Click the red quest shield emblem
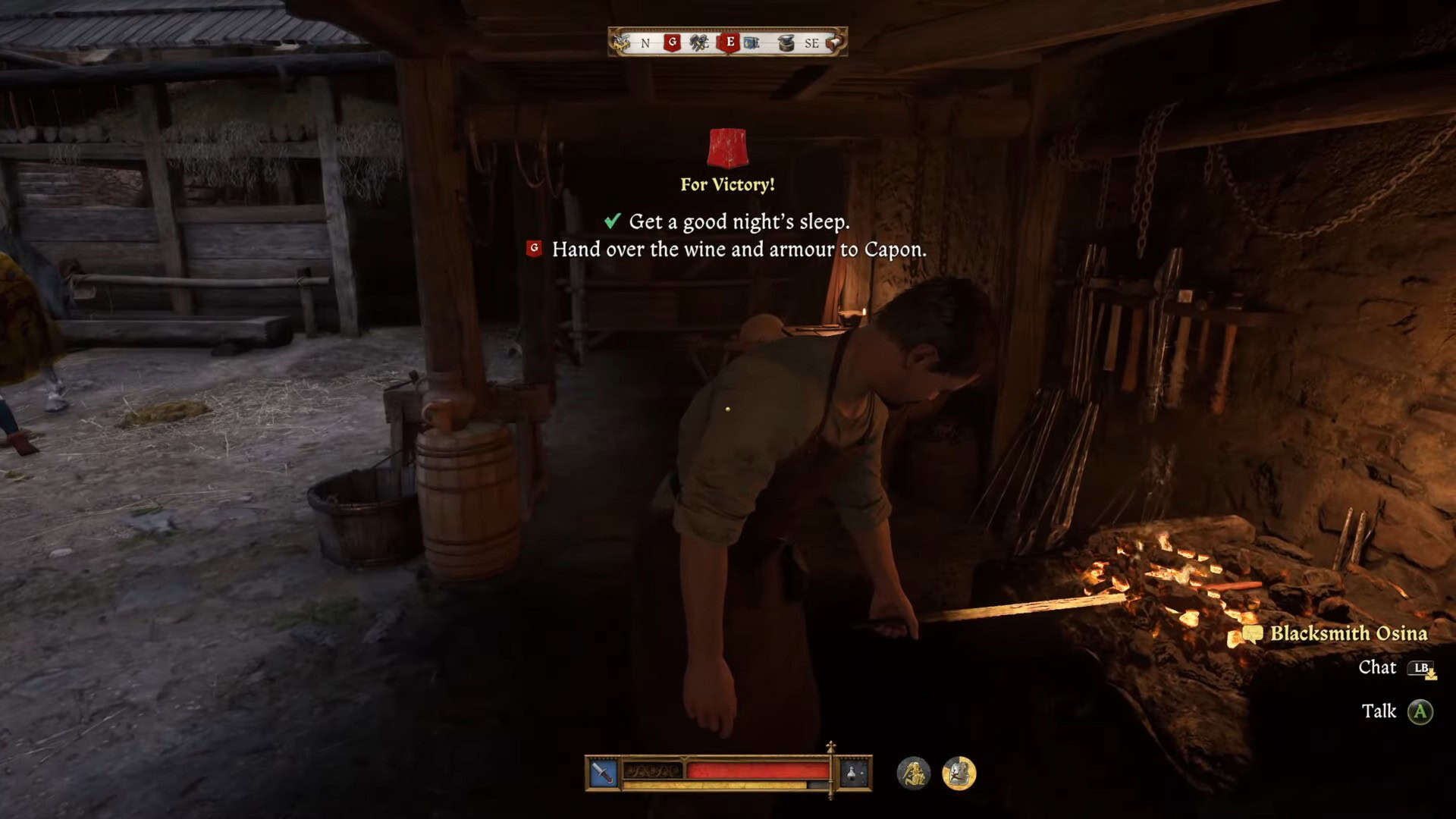This screenshot has height=819, width=1456. tap(727, 148)
